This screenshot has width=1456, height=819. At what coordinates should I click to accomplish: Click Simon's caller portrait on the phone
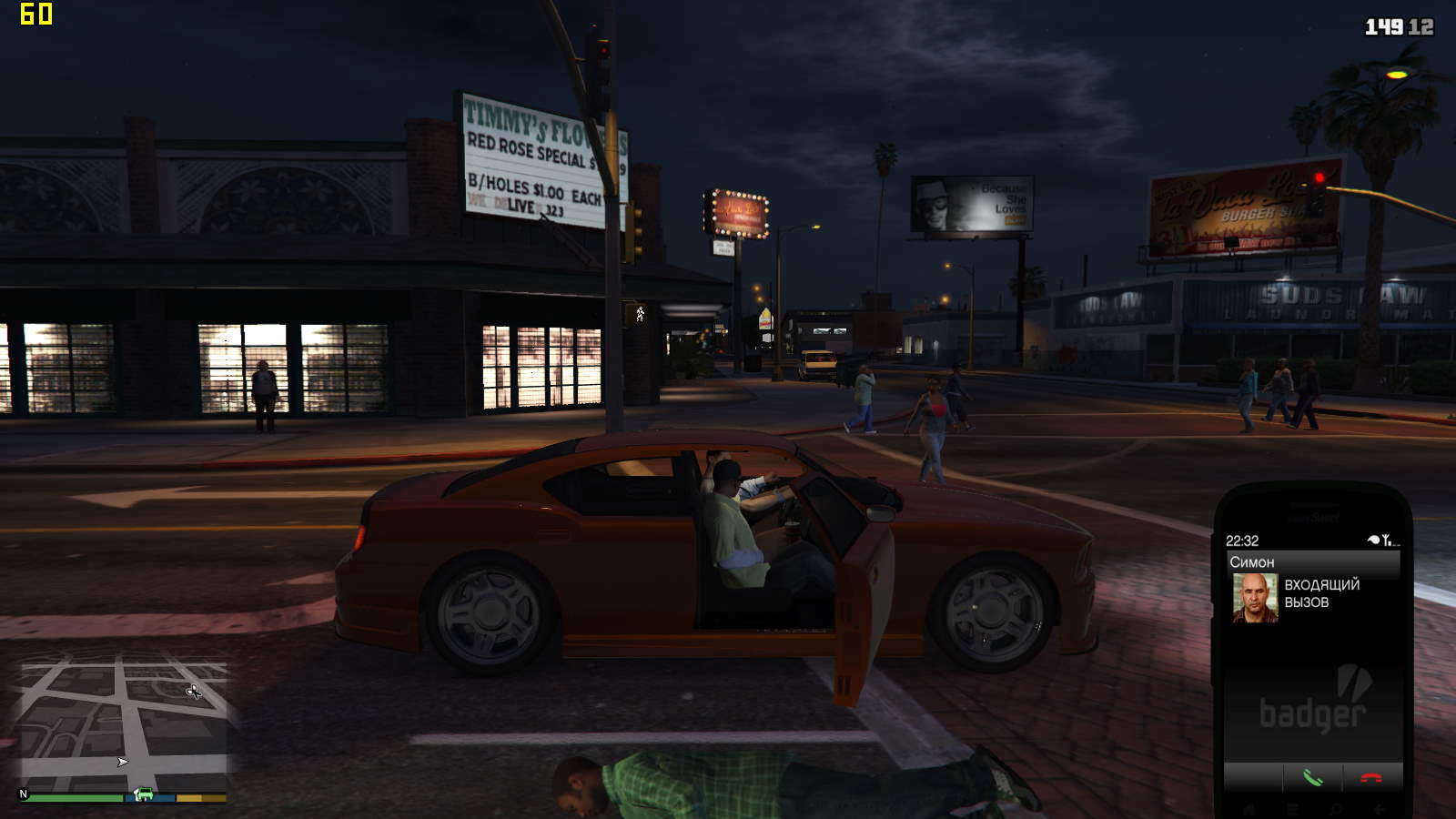coord(1255,598)
